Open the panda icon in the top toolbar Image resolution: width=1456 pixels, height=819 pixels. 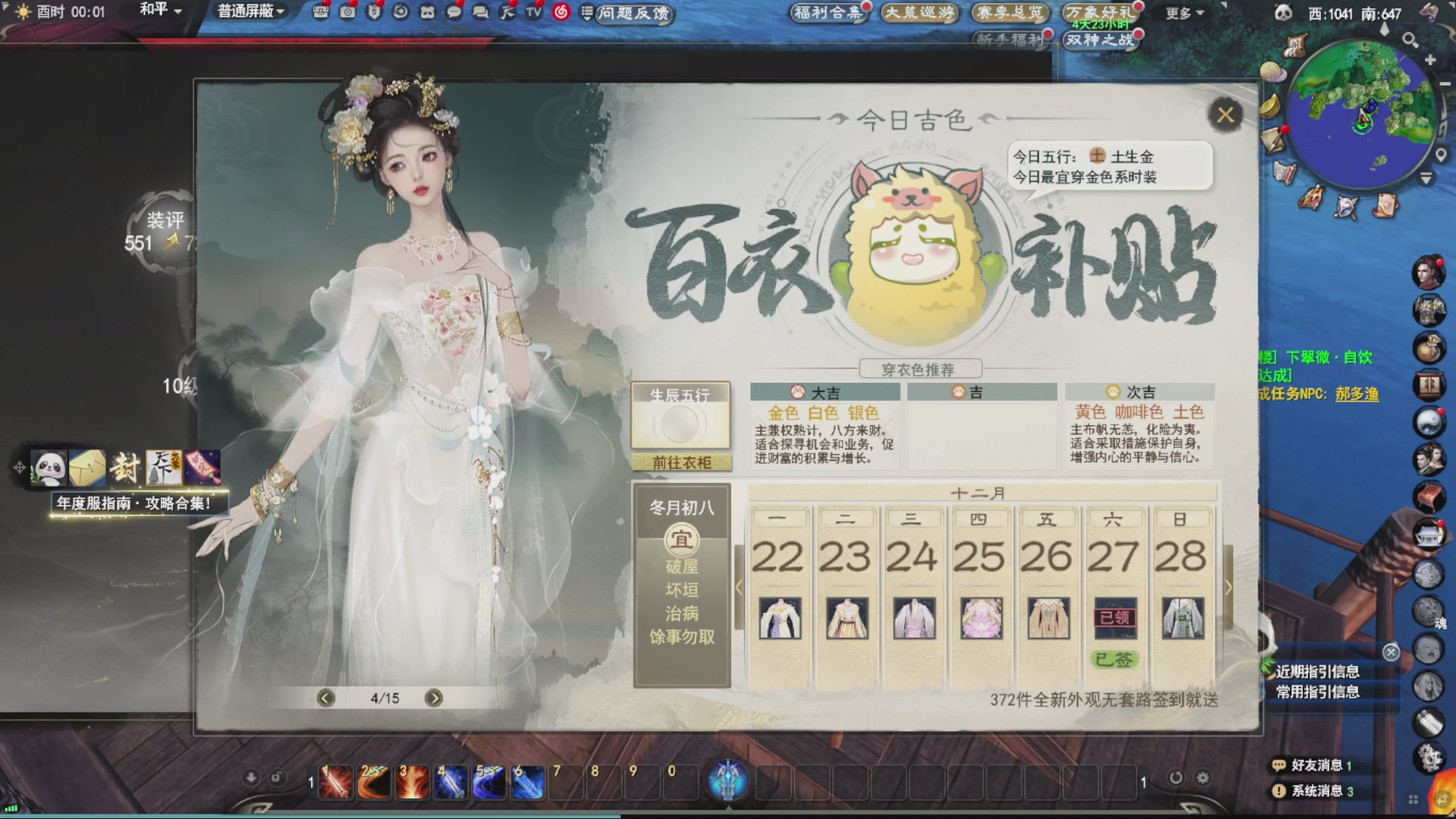(x=428, y=12)
